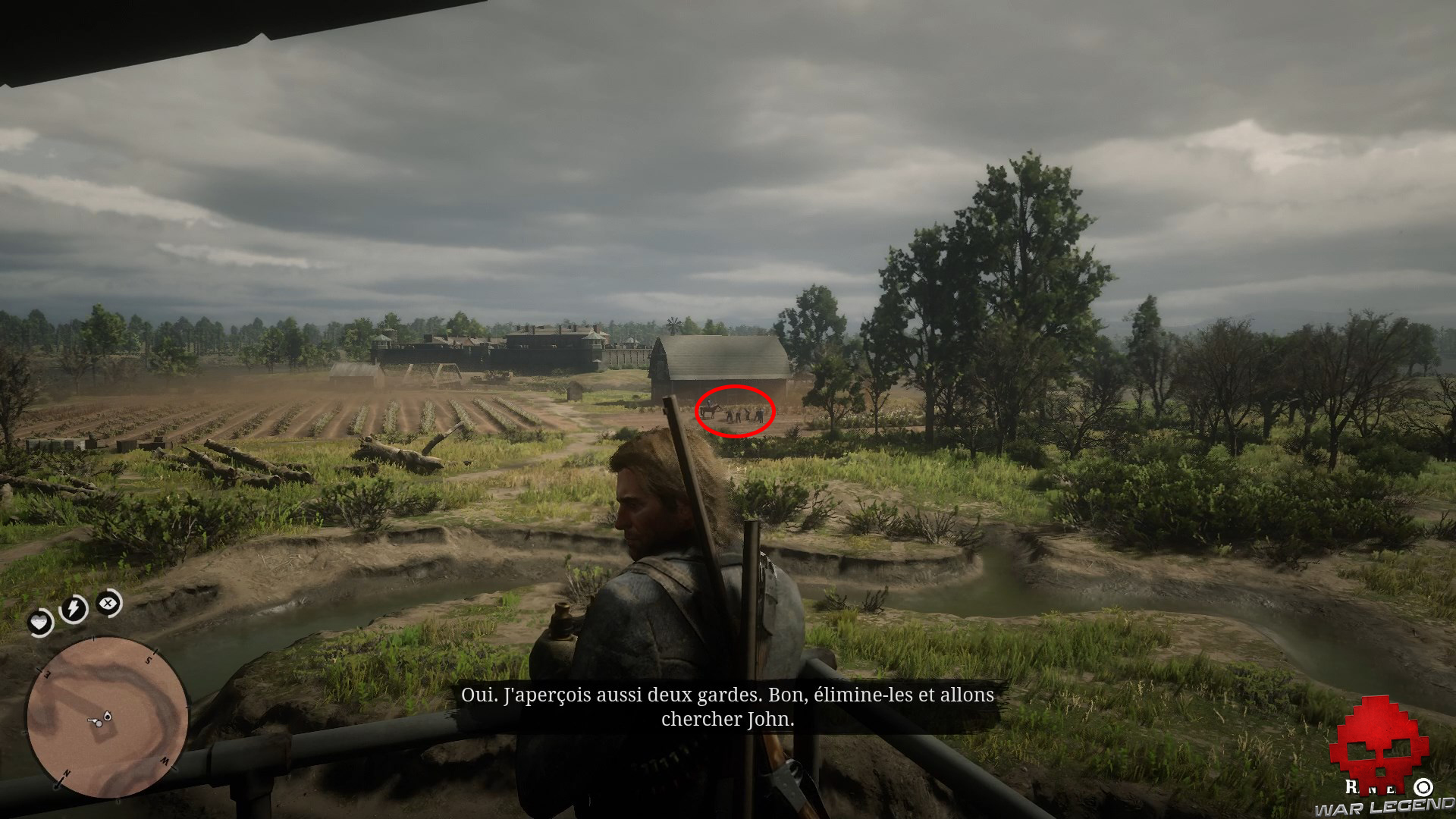This screenshot has width=1456, height=819.
Task: Expand the compass W direction marker
Action: (x=165, y=759)
